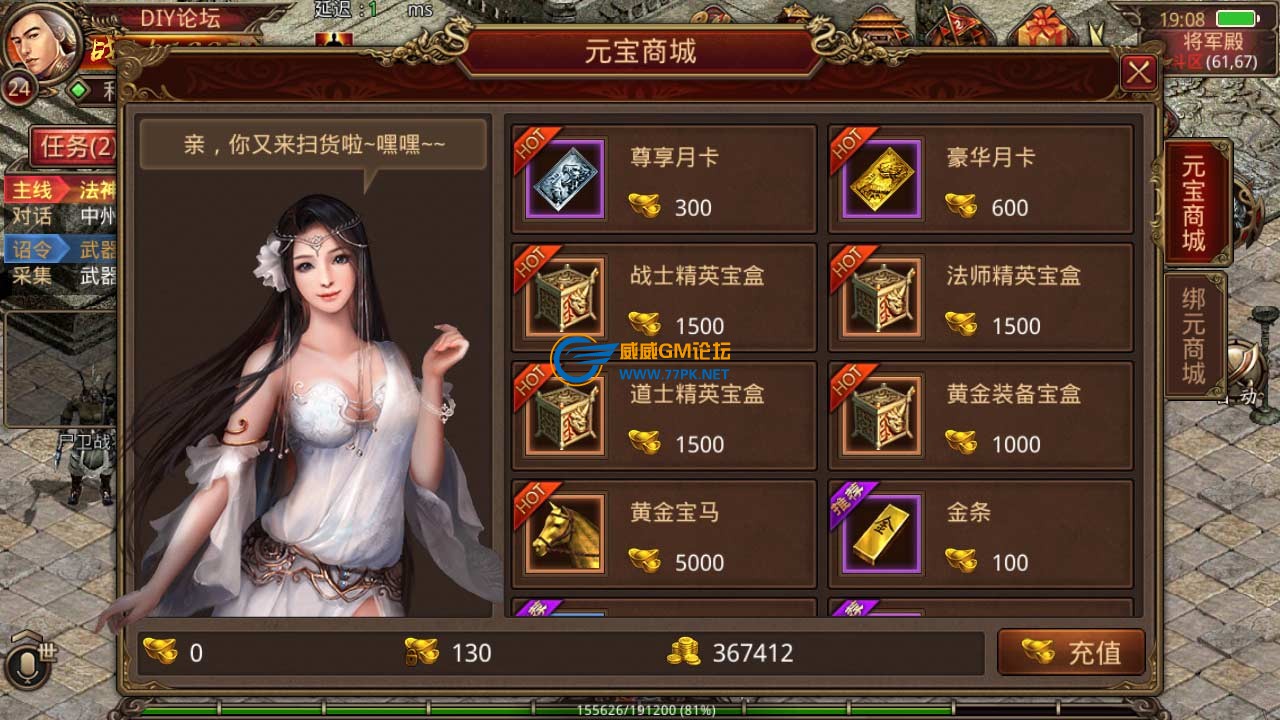1280x720 pixels.
Task: Choose the 黄金宝马 golden horse
Action: (x=663, y=534)
